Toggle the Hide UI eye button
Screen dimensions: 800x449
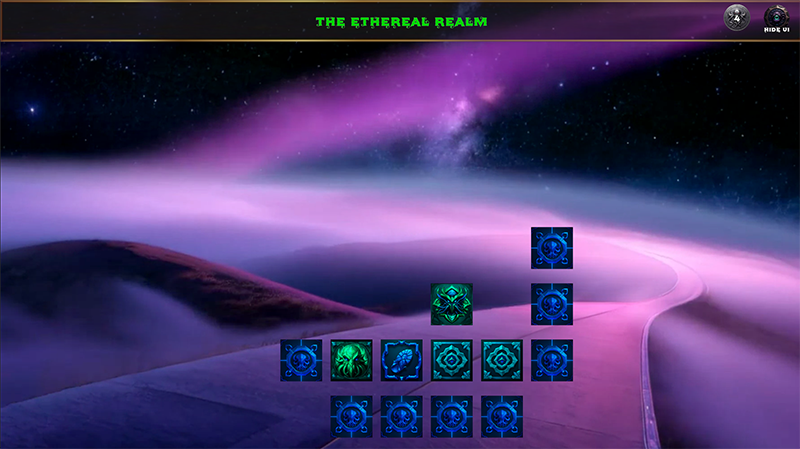[x=776, y=17]
